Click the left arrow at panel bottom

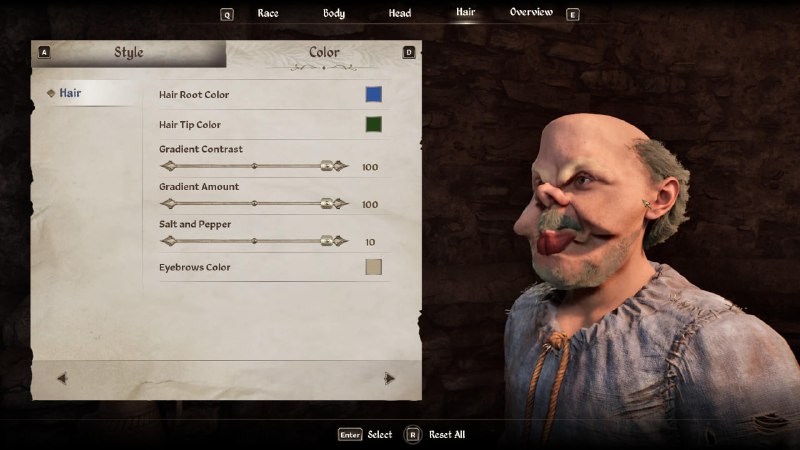click(62, 378)
